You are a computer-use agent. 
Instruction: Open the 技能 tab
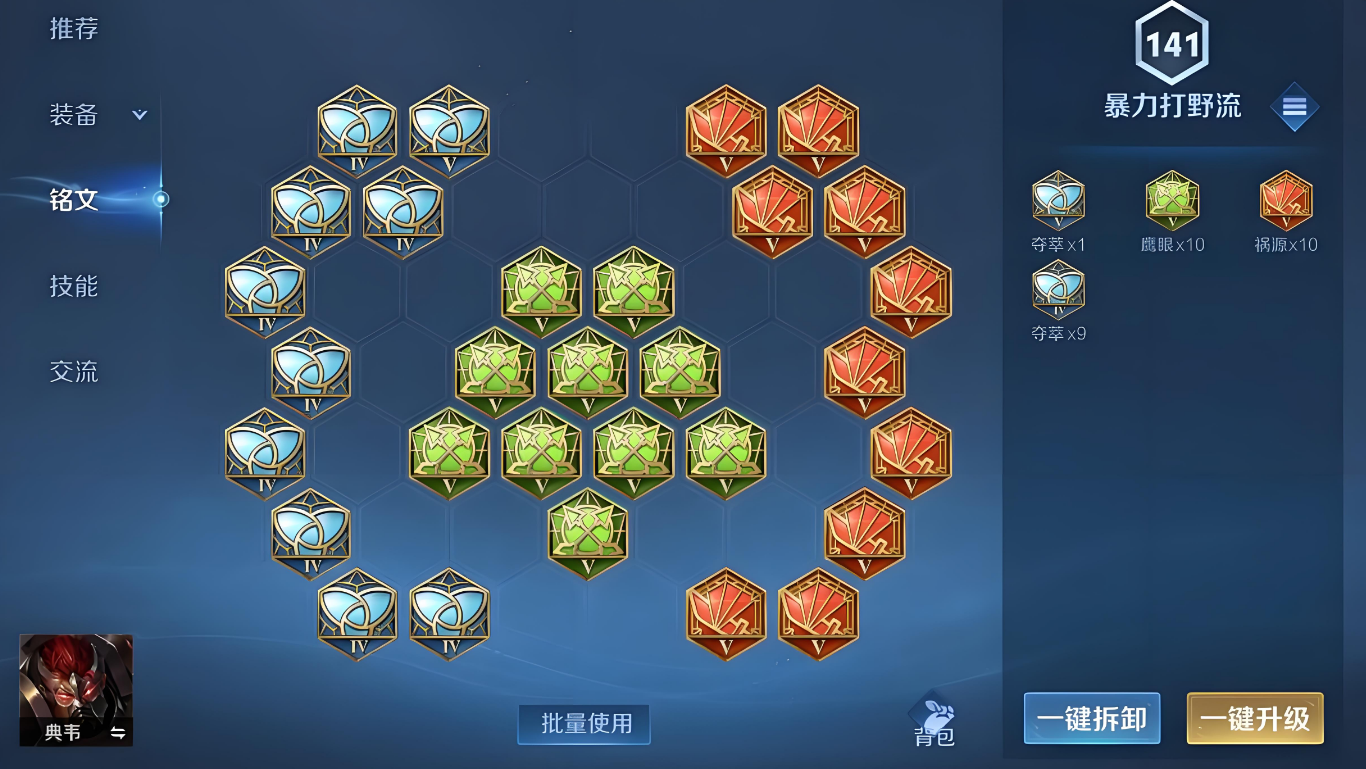coord(74,286)
